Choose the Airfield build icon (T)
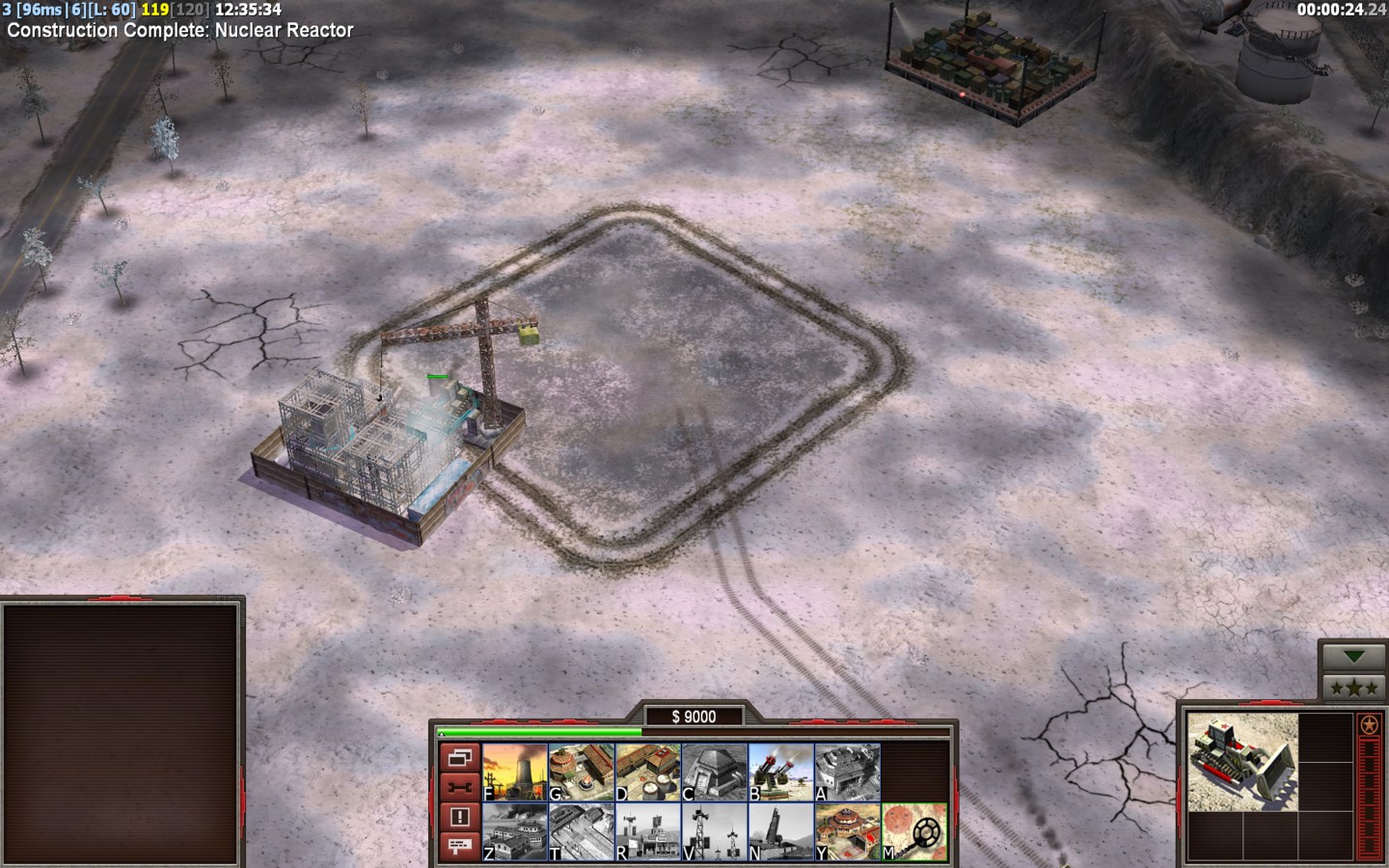Screen dimensions: 1389x868 tap(582, 831)
